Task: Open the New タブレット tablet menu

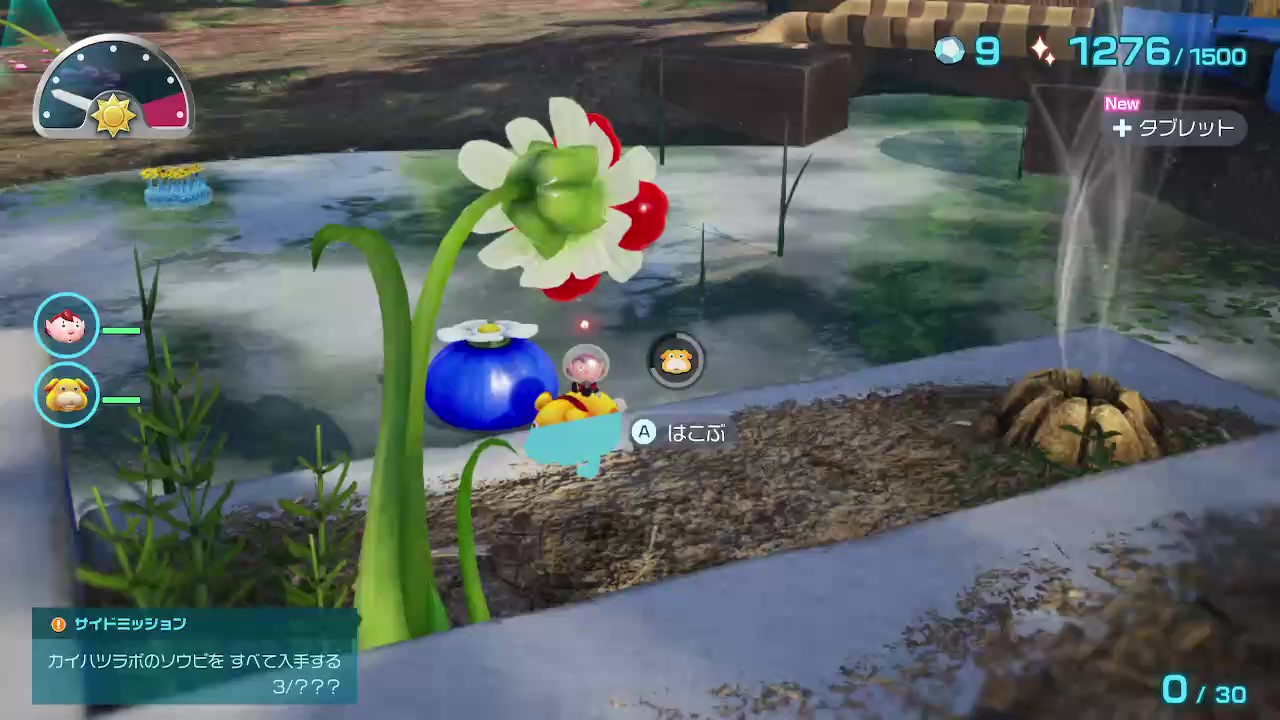Action: coord(1174,128)
